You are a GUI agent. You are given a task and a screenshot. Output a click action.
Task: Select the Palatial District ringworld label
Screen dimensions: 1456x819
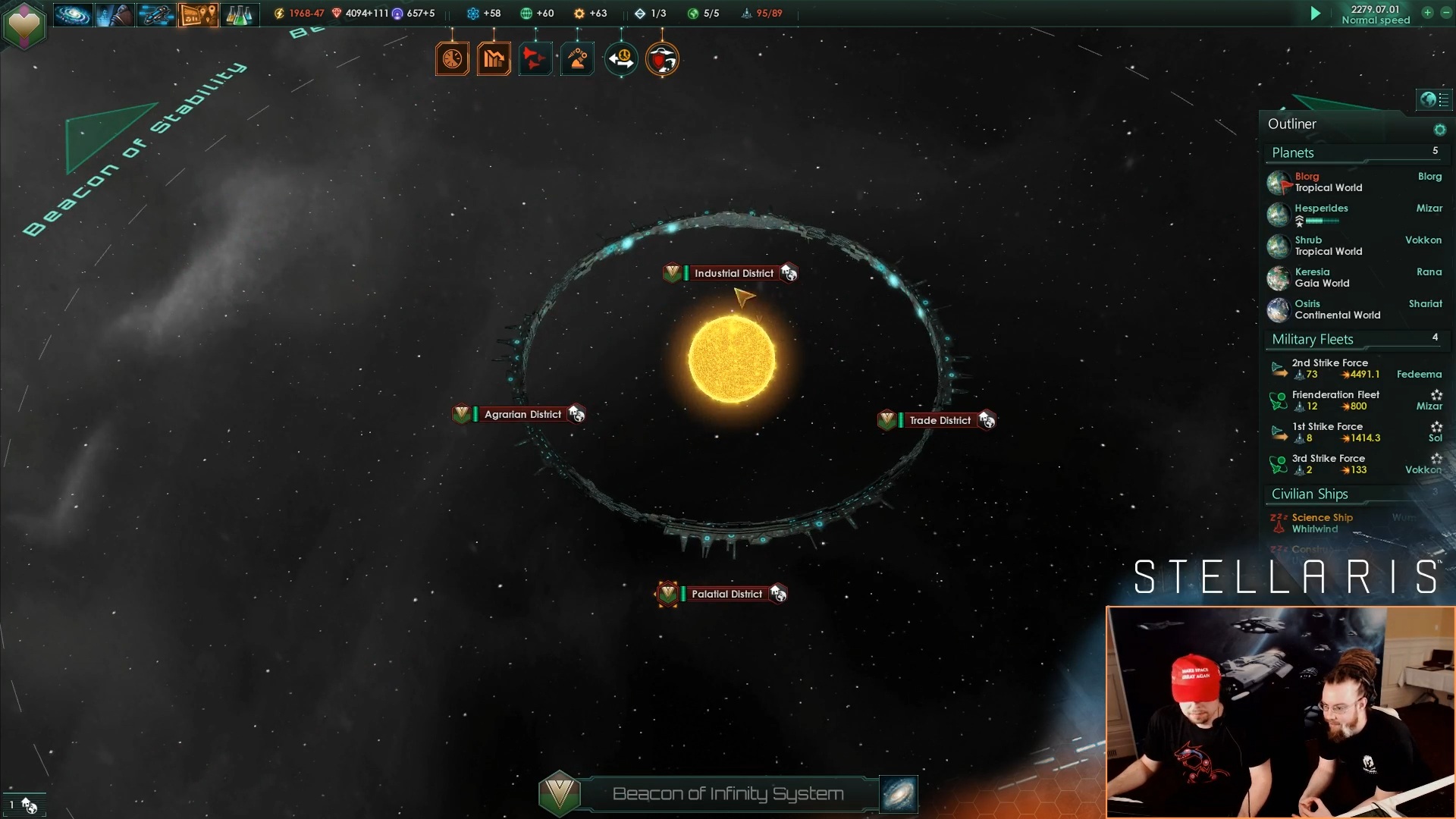point(726,594)
